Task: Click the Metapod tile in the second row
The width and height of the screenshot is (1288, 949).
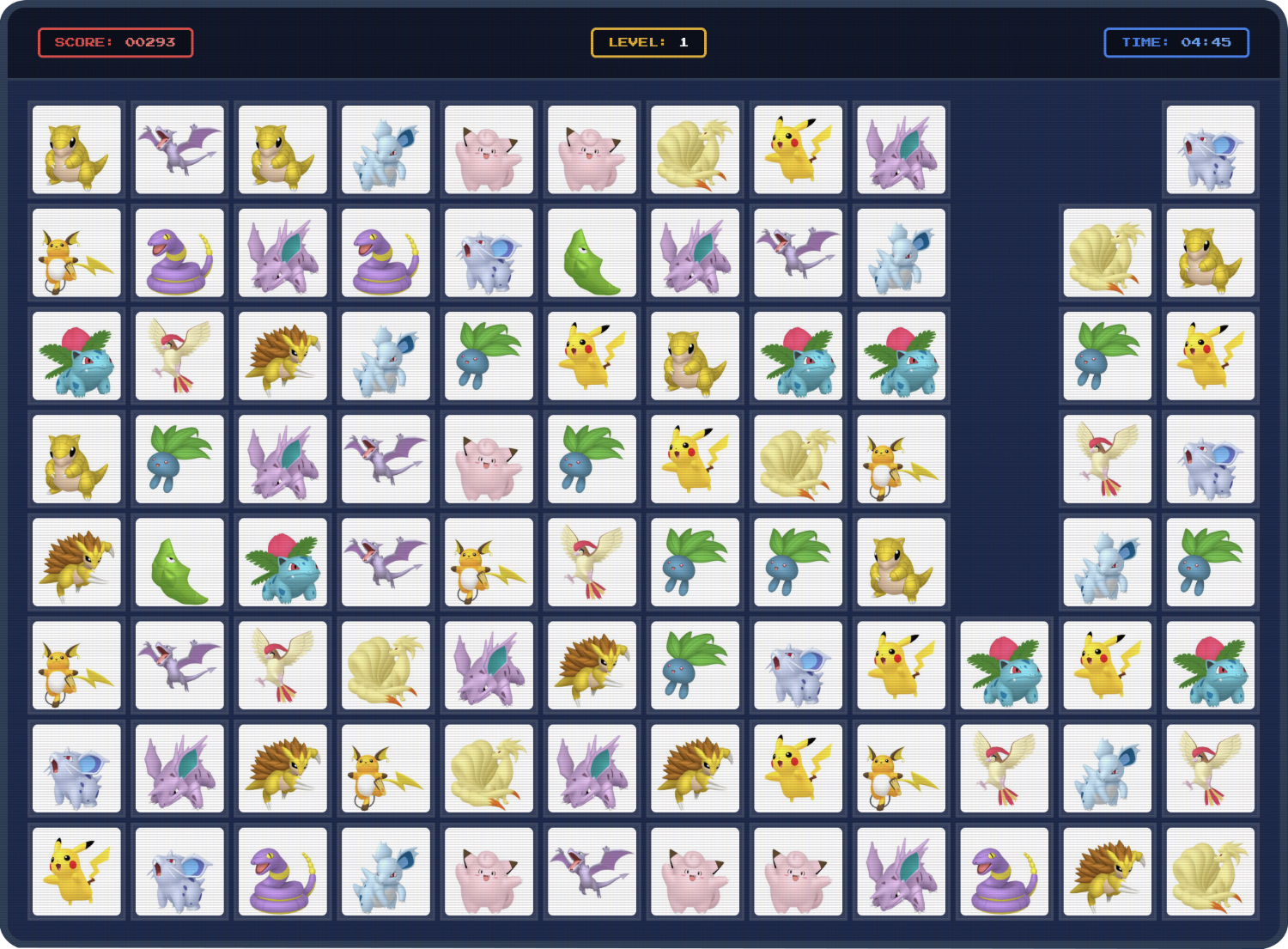Action: (x=592, y=253)
